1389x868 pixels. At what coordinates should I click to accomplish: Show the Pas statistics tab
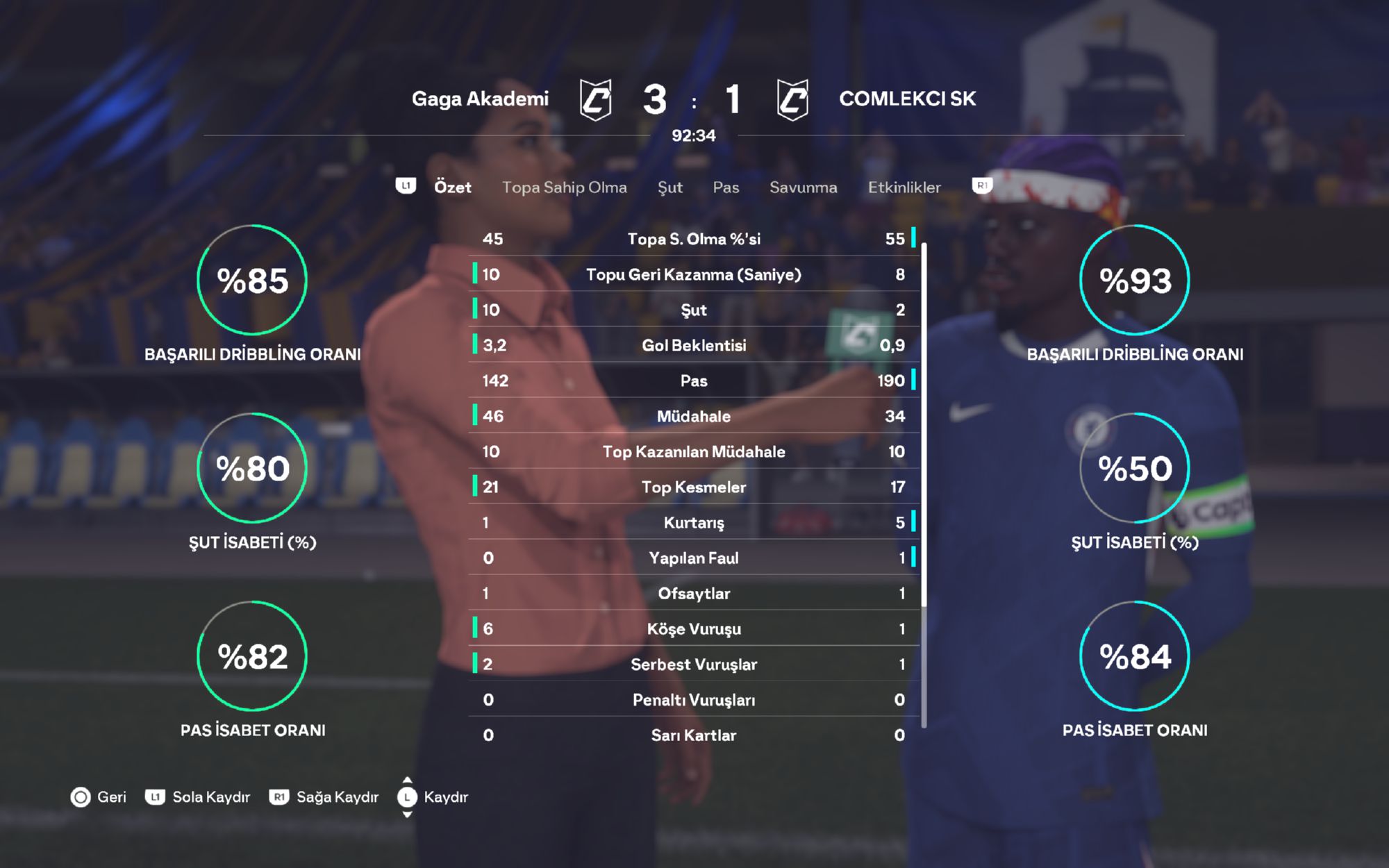point(726,187)
